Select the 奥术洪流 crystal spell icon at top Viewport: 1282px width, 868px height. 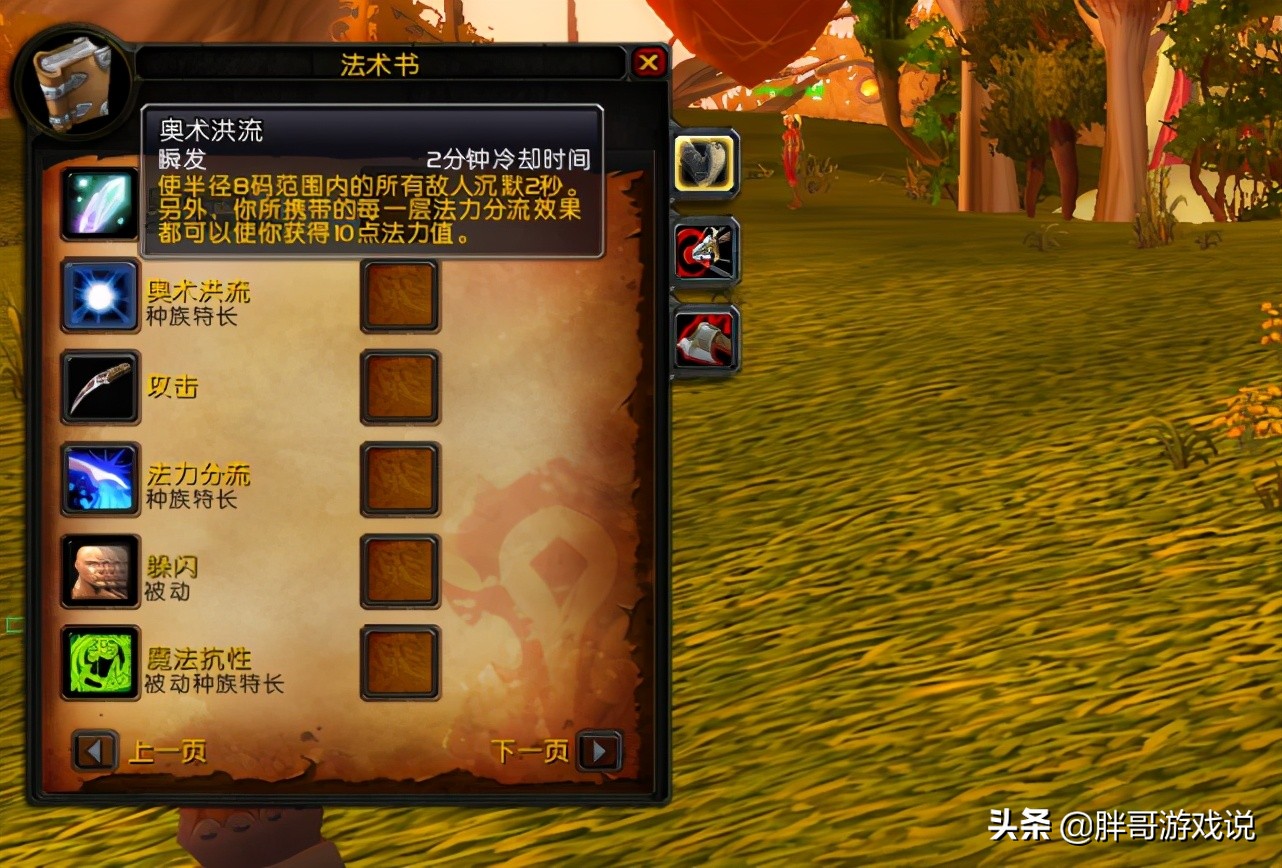point(100,205)
